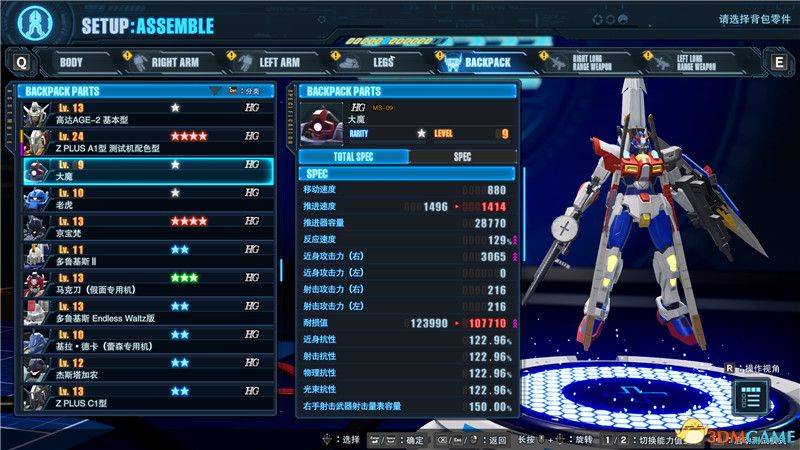Switch to the TOTAL SPEC view
800x450 pixels.
pyautogui.click(x=354, y=157)
